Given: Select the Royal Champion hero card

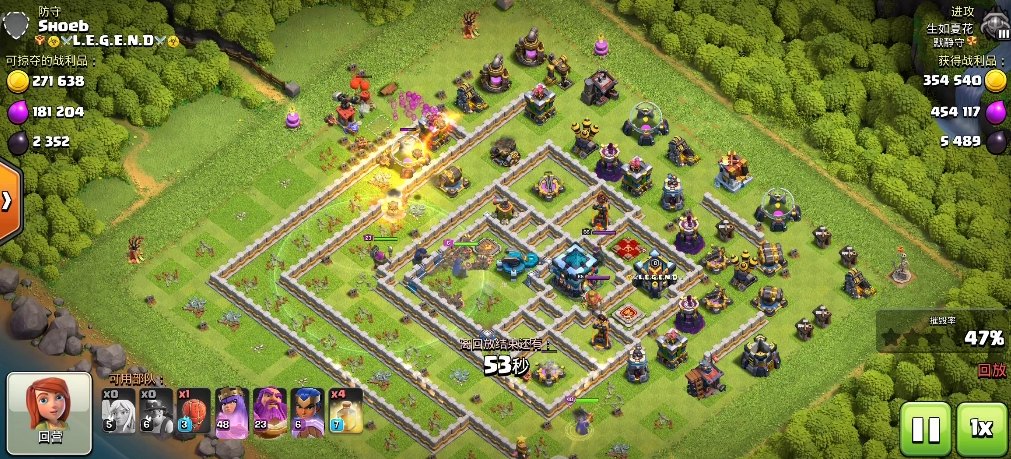Looking at the screenshot, I should [307, 411].
